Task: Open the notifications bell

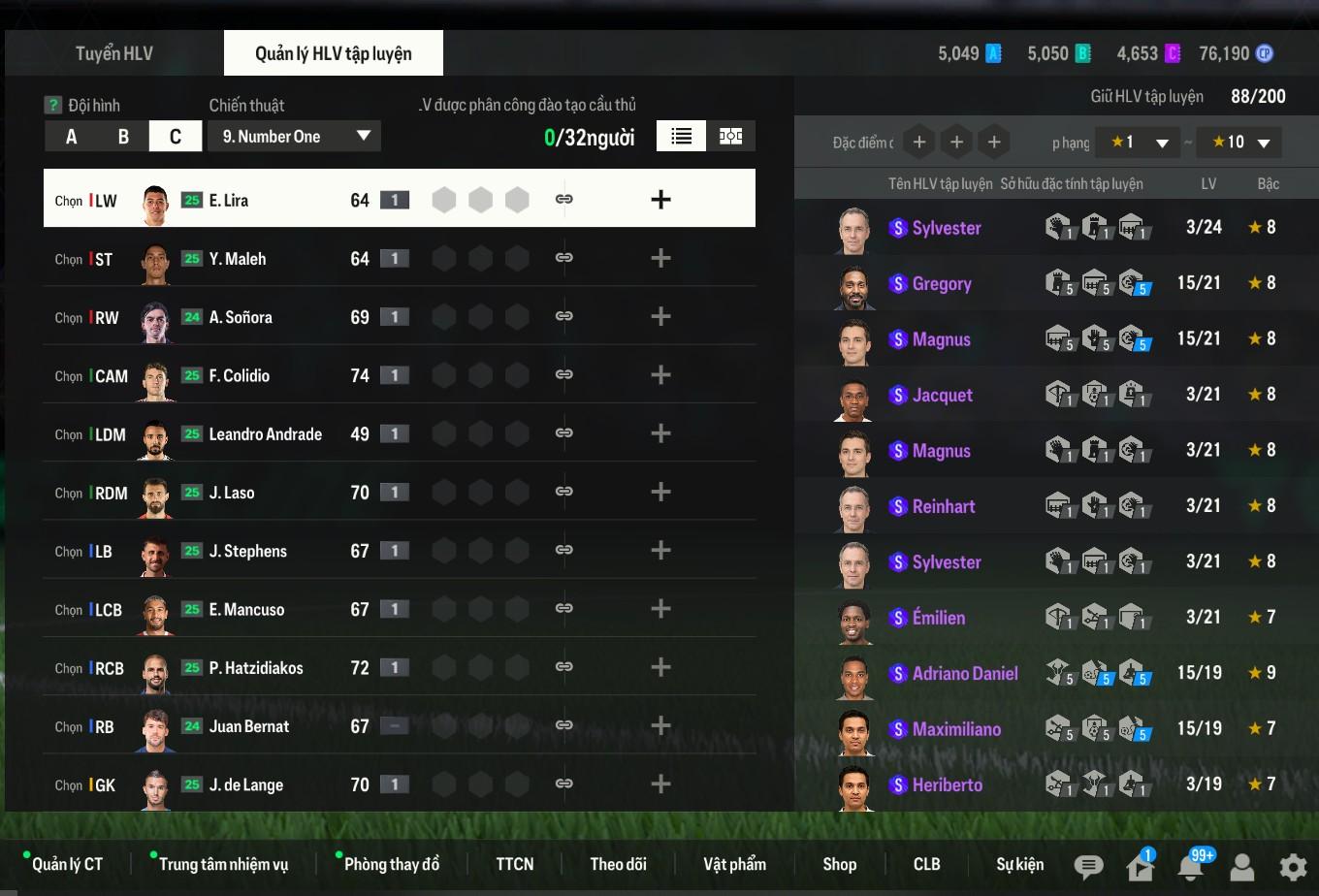Action: tap(1190, 866)
